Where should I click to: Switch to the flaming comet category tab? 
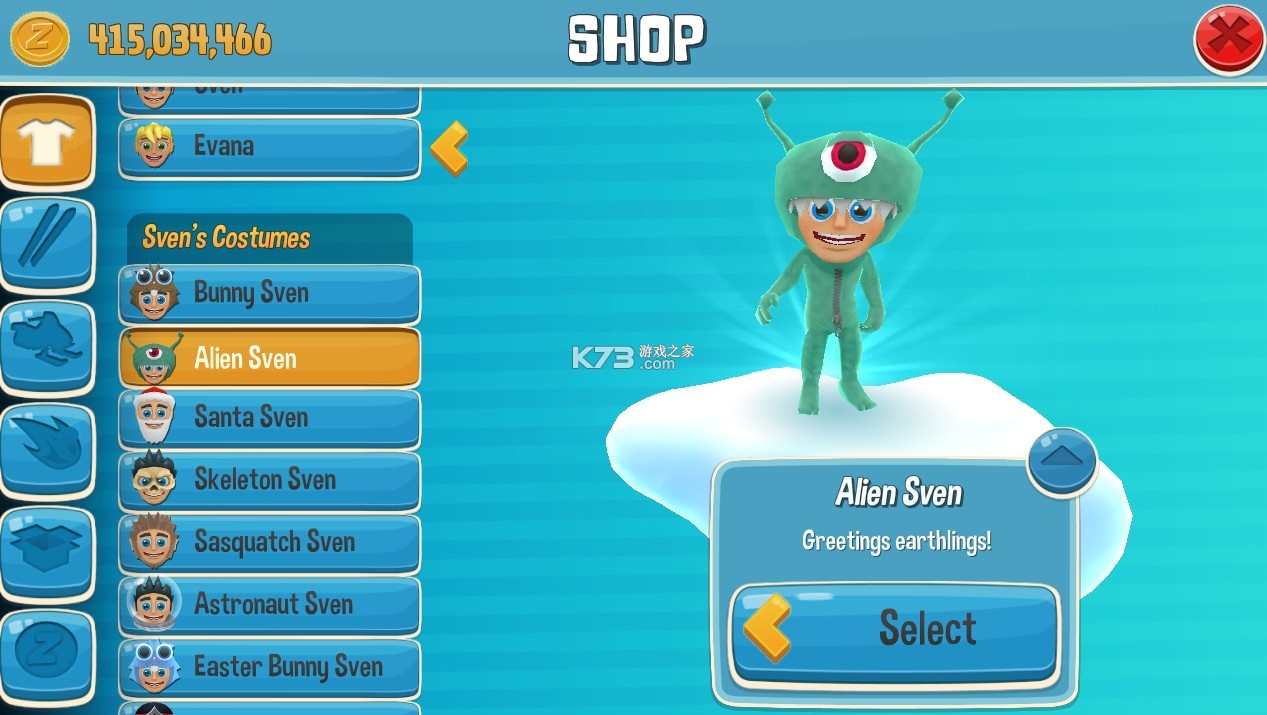[x=46, y=449]
